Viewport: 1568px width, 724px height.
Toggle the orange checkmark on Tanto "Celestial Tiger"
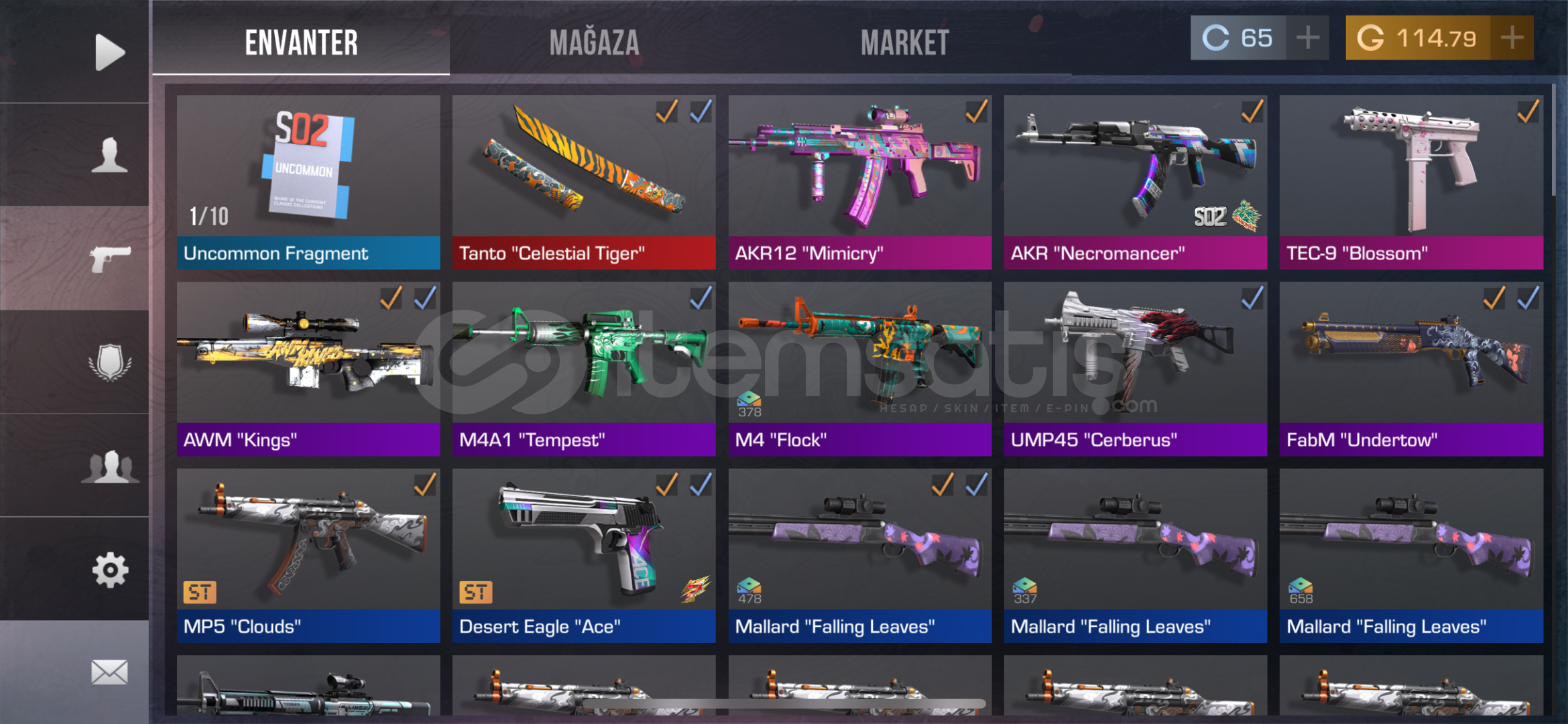(666, 114)
